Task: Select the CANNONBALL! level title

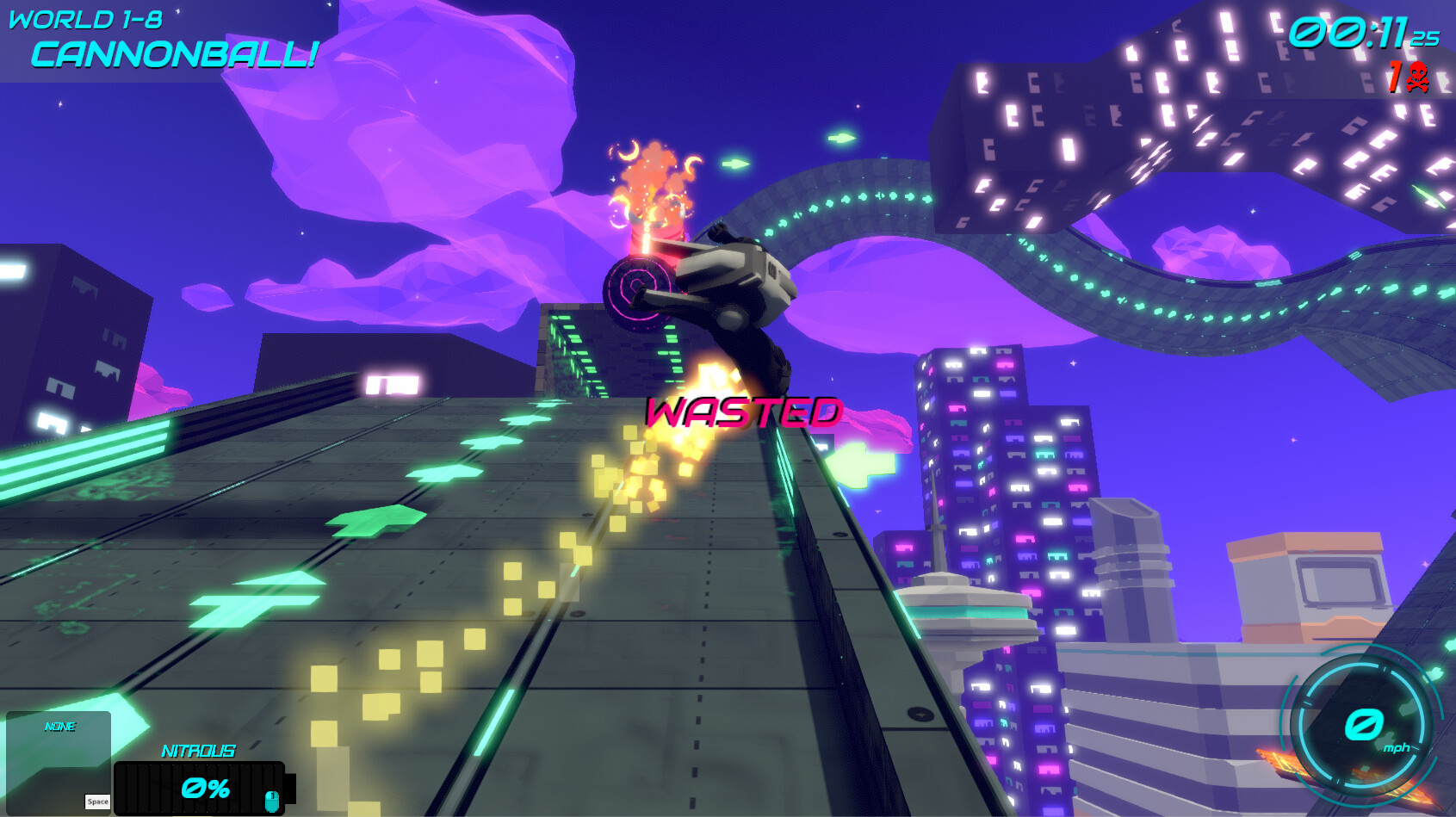Action: (x=172, y=55)
